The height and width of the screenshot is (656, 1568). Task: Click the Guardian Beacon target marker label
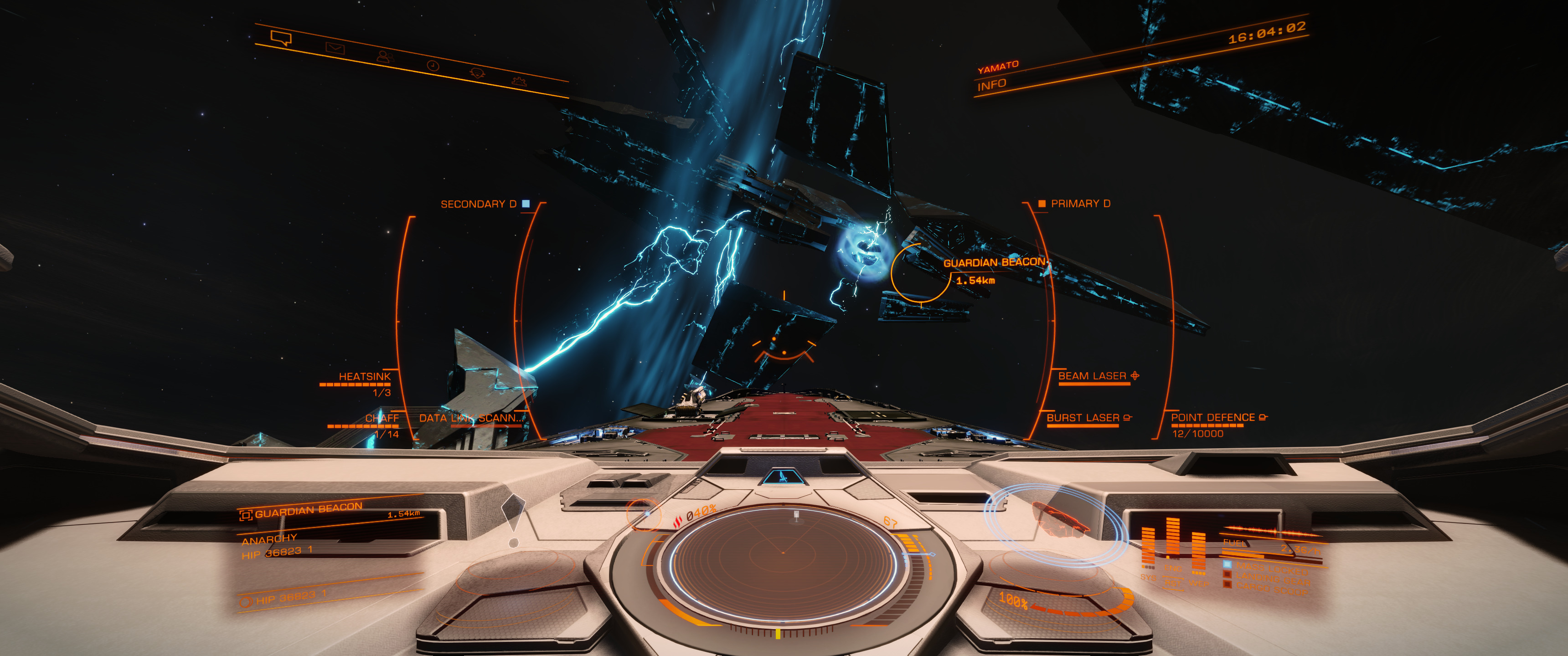click(x=993, y=263)
